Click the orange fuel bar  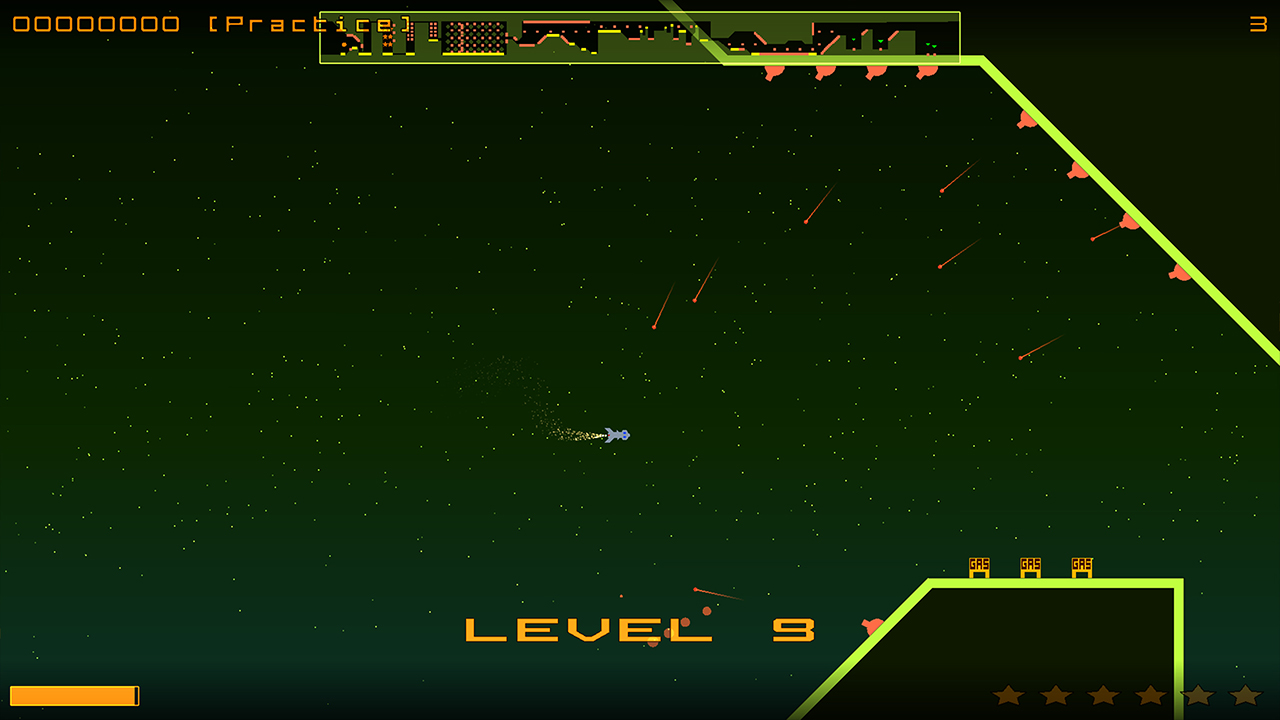[75, 695]
